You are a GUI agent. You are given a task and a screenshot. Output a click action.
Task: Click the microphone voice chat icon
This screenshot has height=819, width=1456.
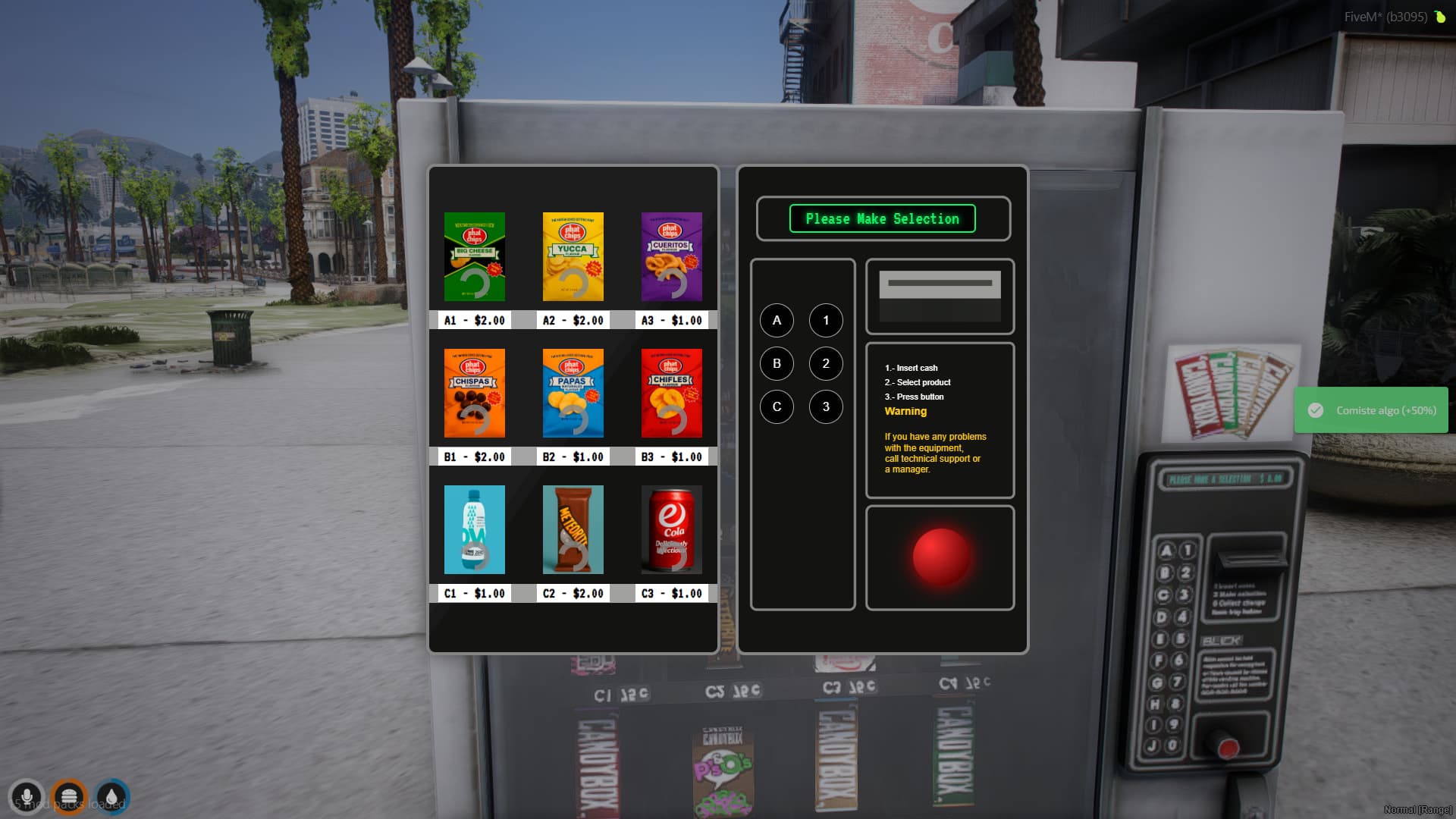(27, 796)
